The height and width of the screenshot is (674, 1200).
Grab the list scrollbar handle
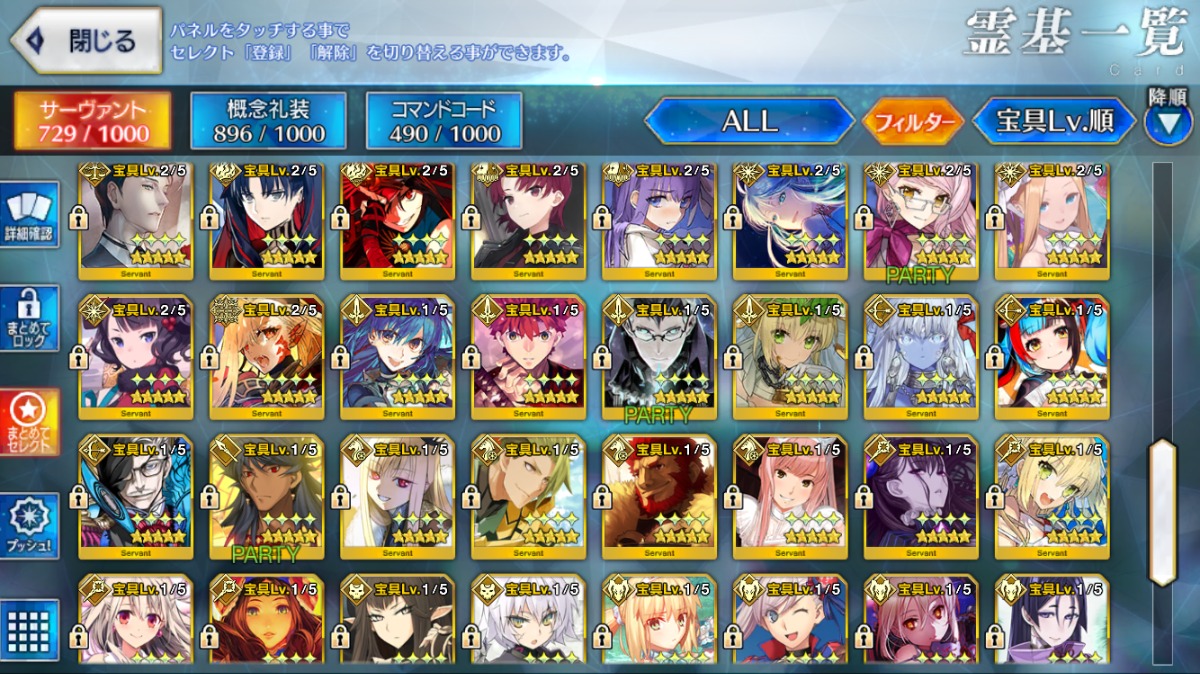[1162, 511]
